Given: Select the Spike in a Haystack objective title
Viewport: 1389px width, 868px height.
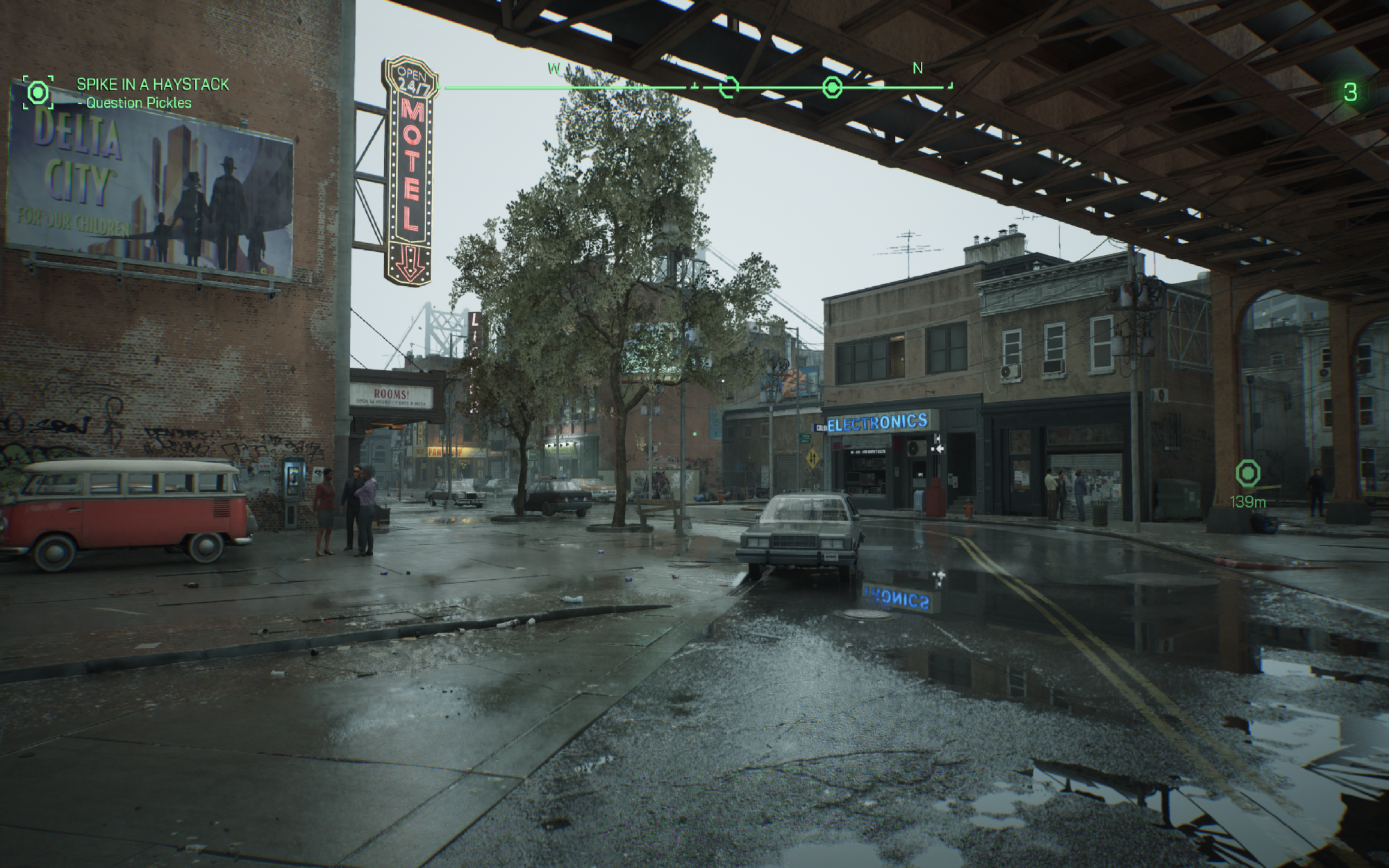Looking at the screenshot, I should (152, 84).
